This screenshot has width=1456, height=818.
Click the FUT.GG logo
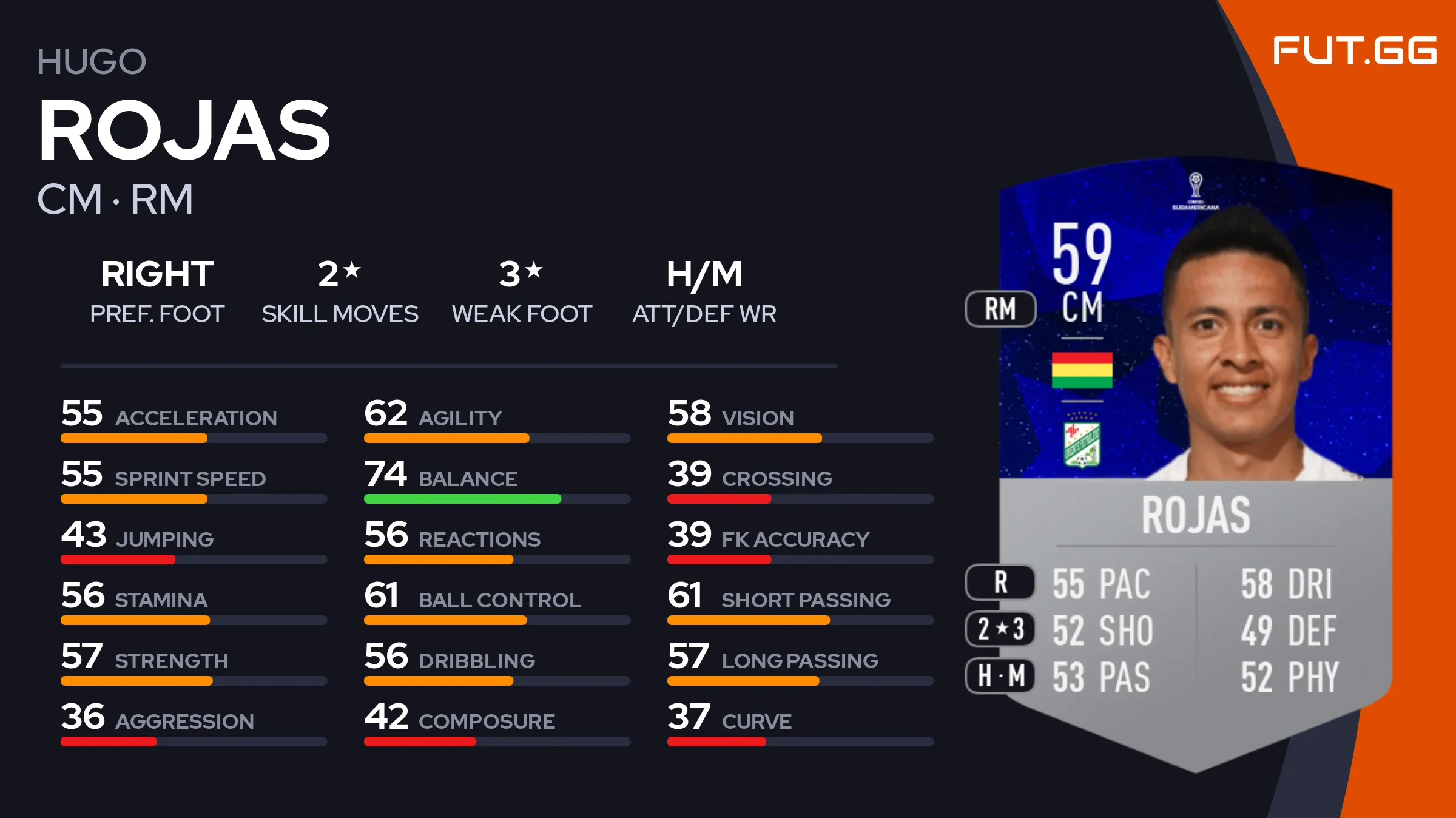pyautogui.click(x=1354, y=51)
